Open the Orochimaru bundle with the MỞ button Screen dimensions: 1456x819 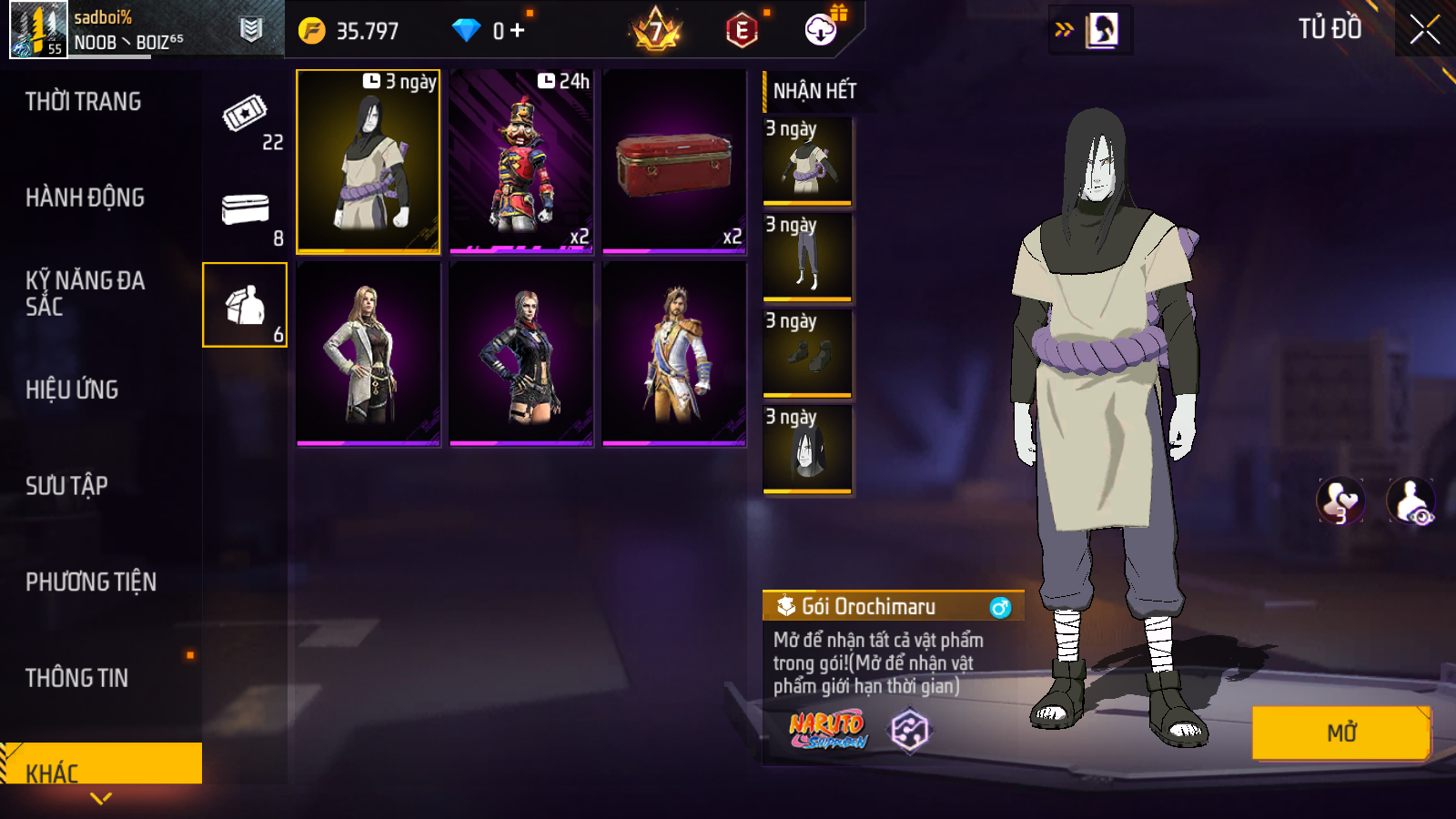[1340, 732]
